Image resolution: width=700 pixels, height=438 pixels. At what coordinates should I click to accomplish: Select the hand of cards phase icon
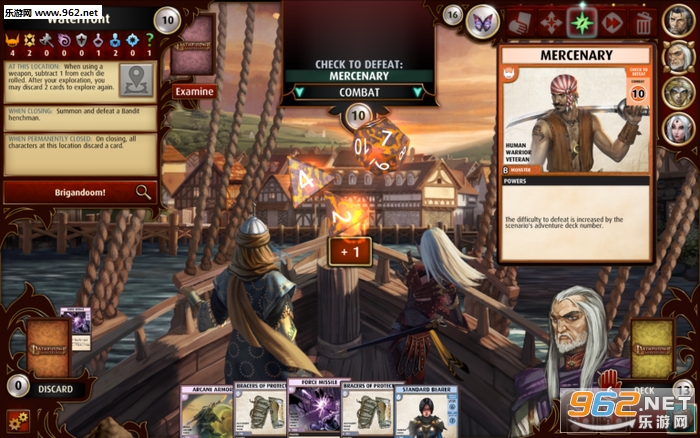(518, 20)
